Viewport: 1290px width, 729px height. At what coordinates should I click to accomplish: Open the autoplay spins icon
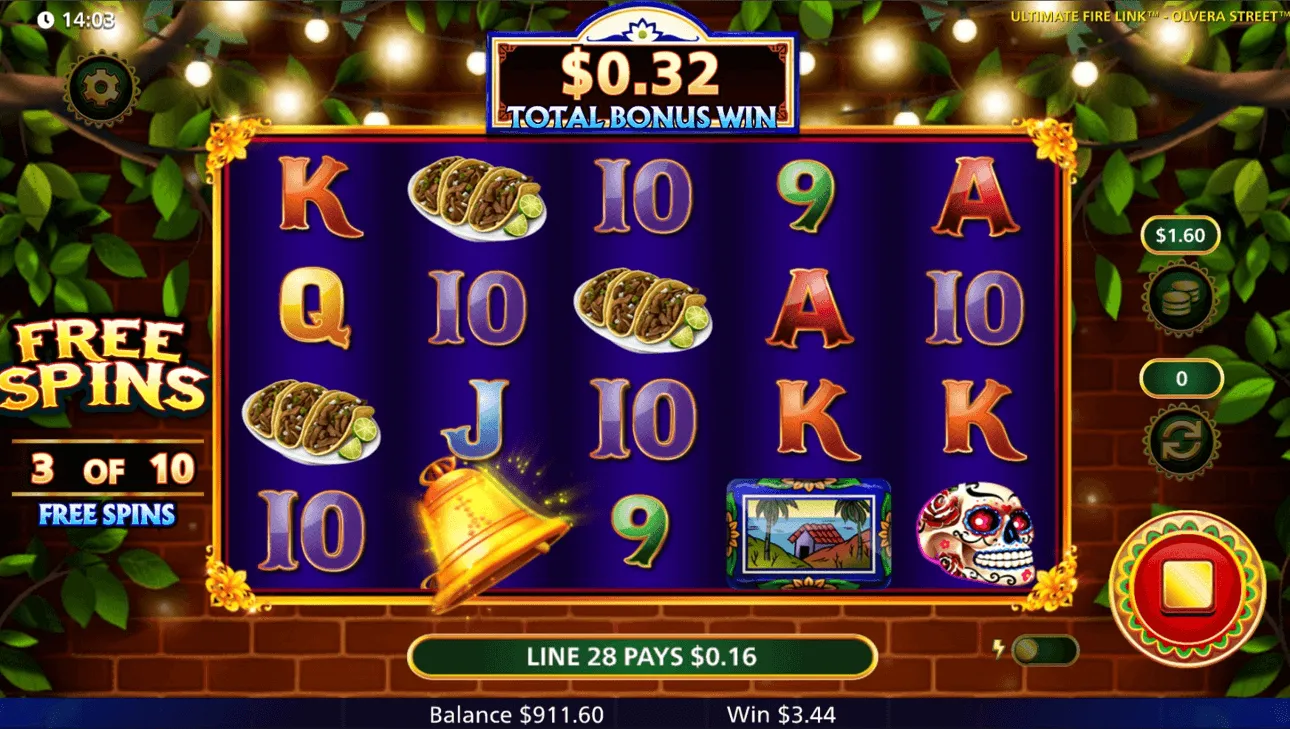pos(1181,440)
